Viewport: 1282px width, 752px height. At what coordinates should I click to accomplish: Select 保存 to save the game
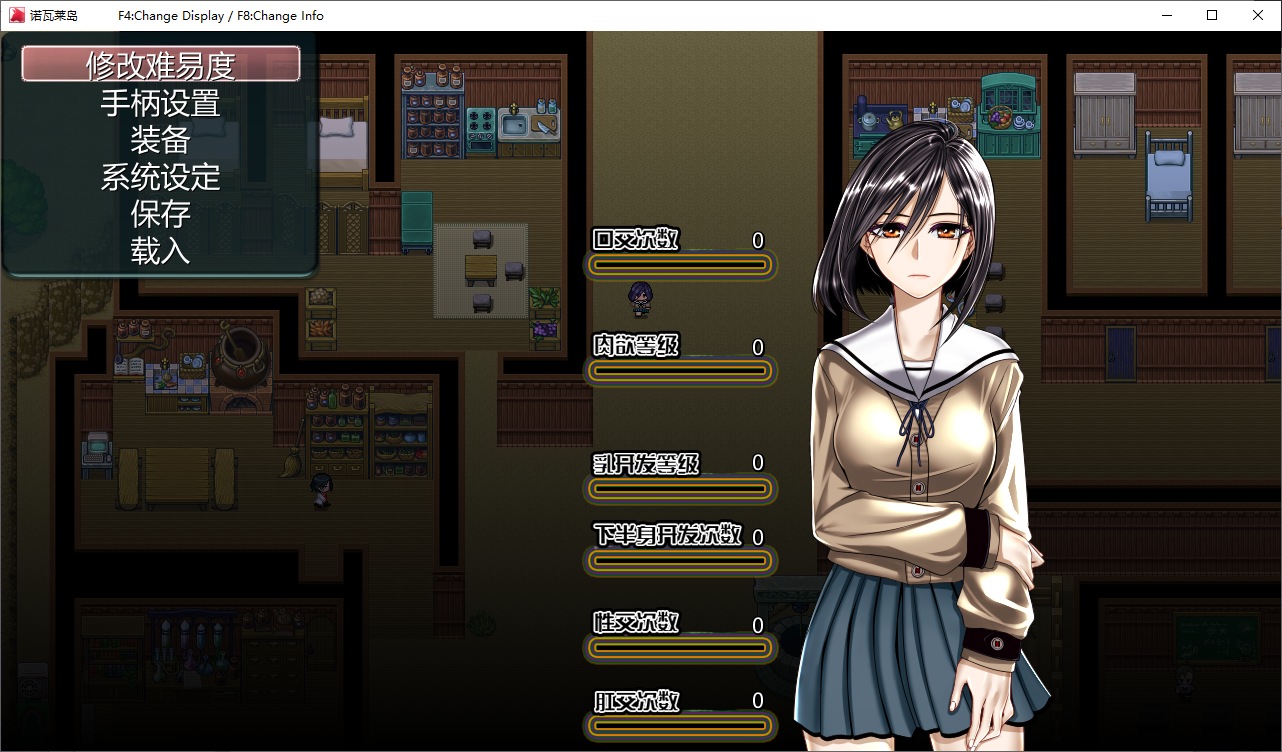(x=160, y=214)
